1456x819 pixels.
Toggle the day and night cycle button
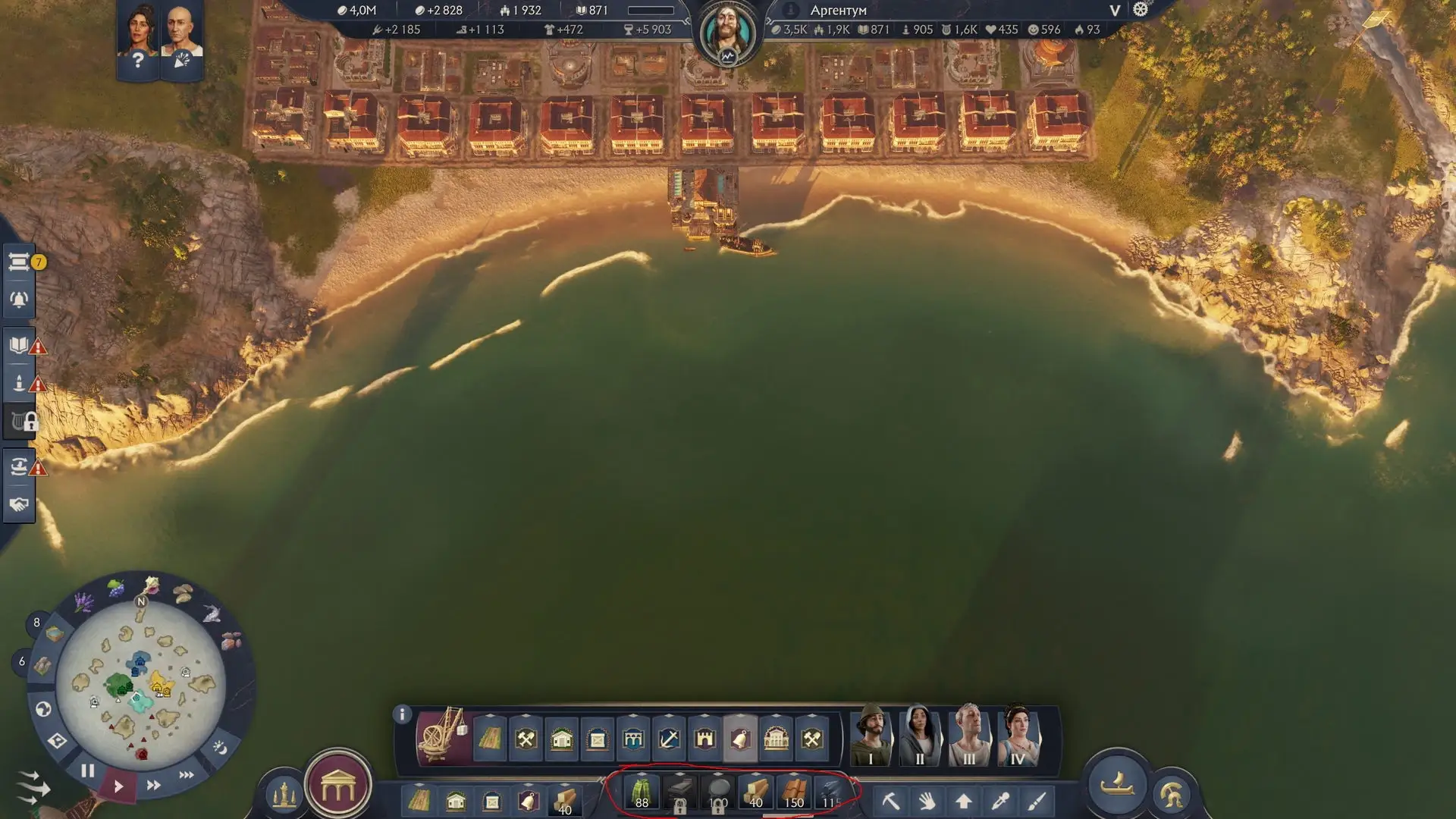point(220,748)
